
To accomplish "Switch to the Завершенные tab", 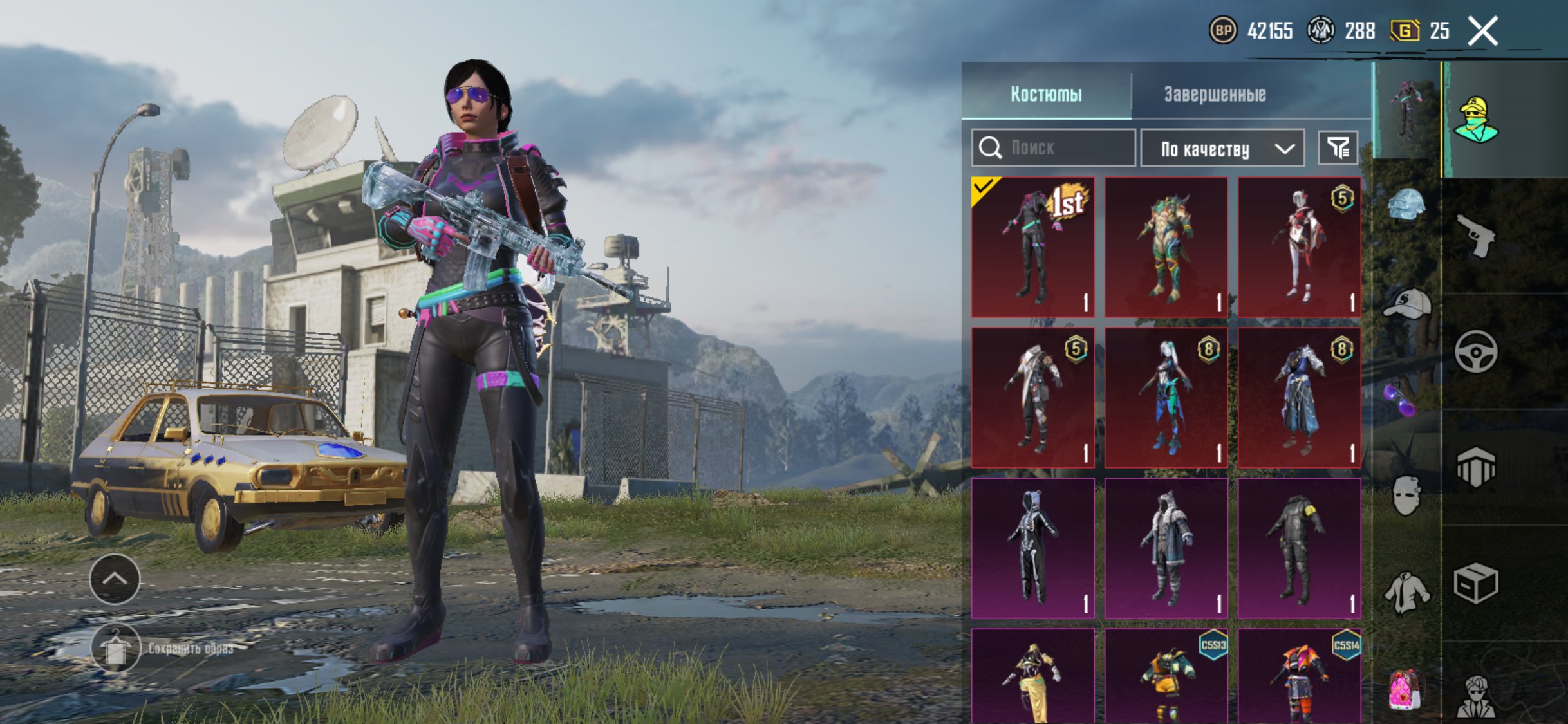I will coord(1215,94).
